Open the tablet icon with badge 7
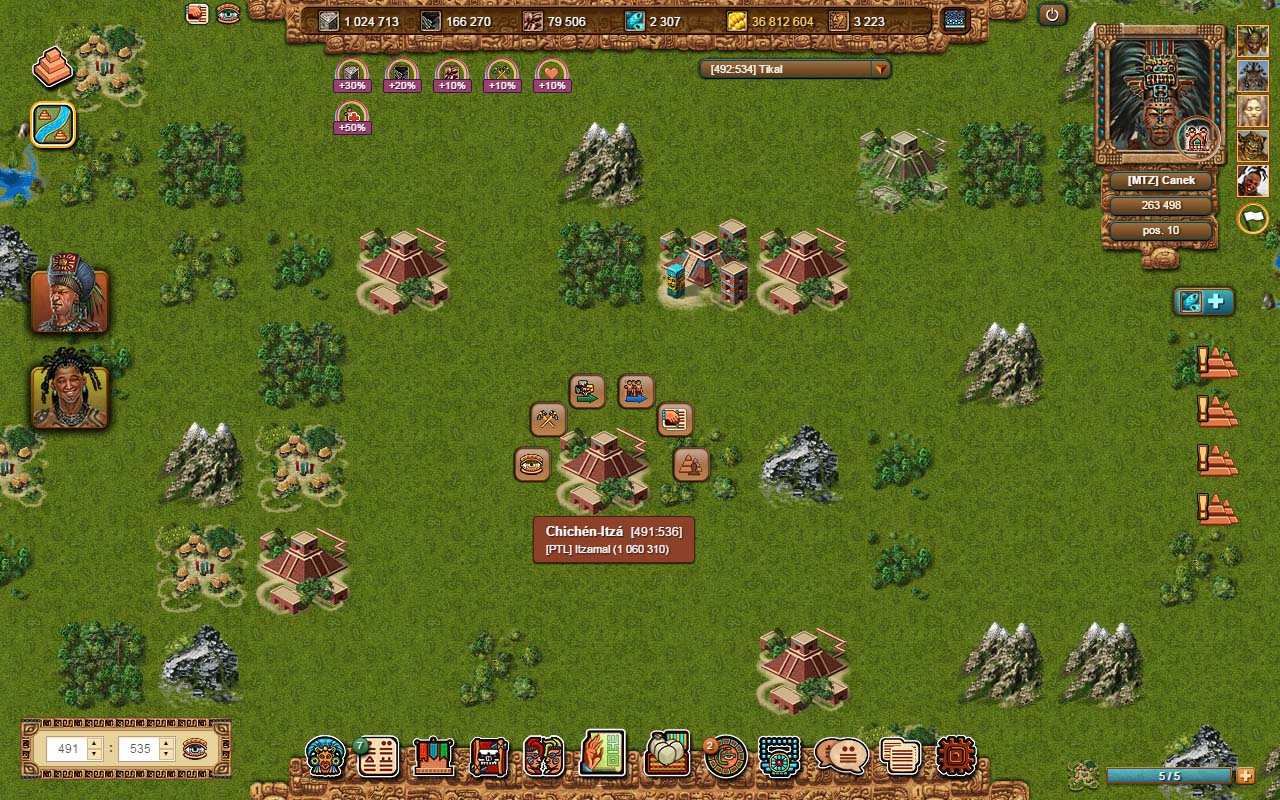This screenshot has width=1280, height=800. click(x=379, y=757)
